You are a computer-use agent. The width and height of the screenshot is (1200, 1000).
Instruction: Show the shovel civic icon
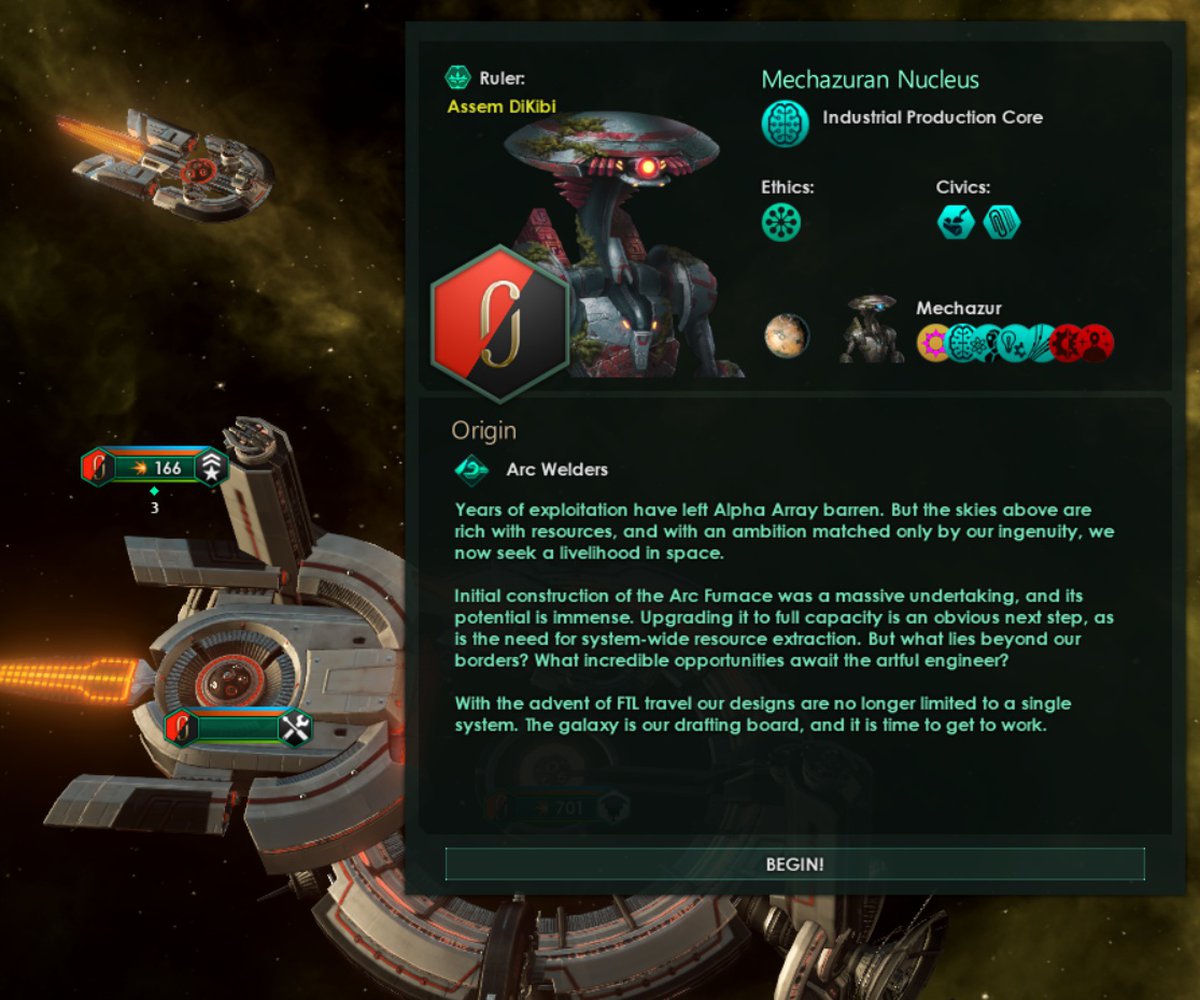[955, 222]
